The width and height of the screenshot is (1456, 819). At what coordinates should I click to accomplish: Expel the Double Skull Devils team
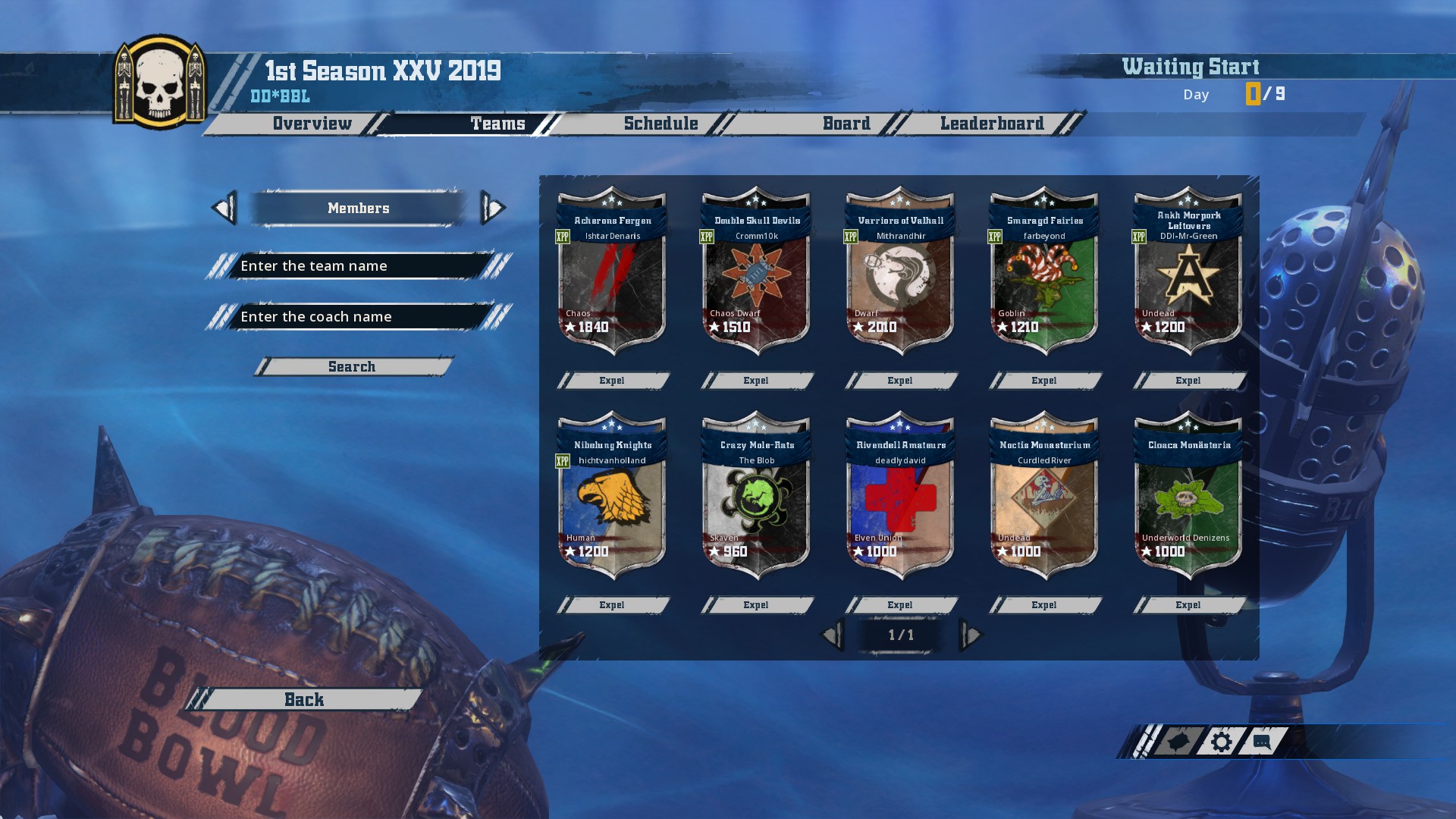click(756, 381)
